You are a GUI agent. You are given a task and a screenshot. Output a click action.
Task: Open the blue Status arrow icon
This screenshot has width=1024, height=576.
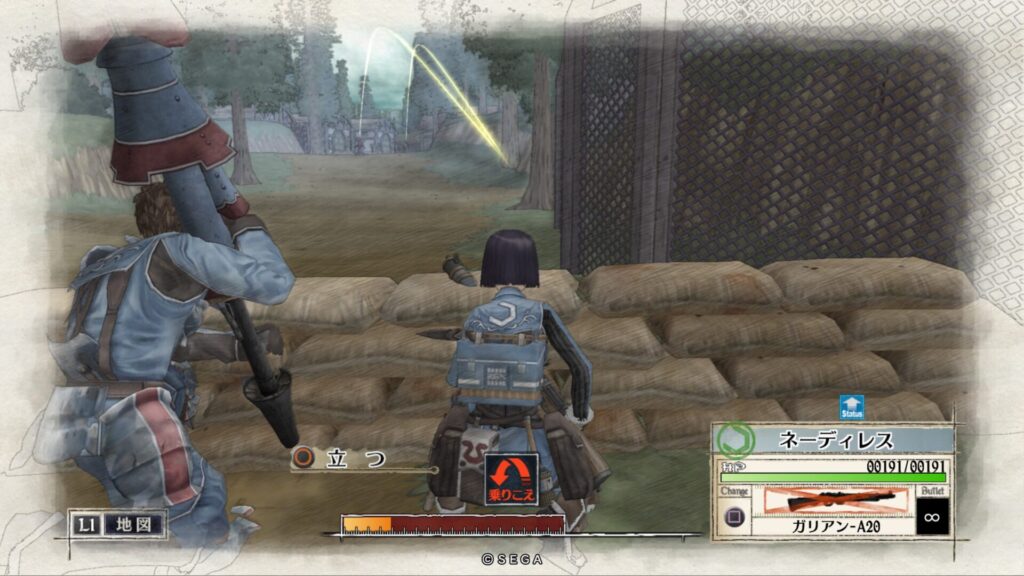tap(851, 407)
